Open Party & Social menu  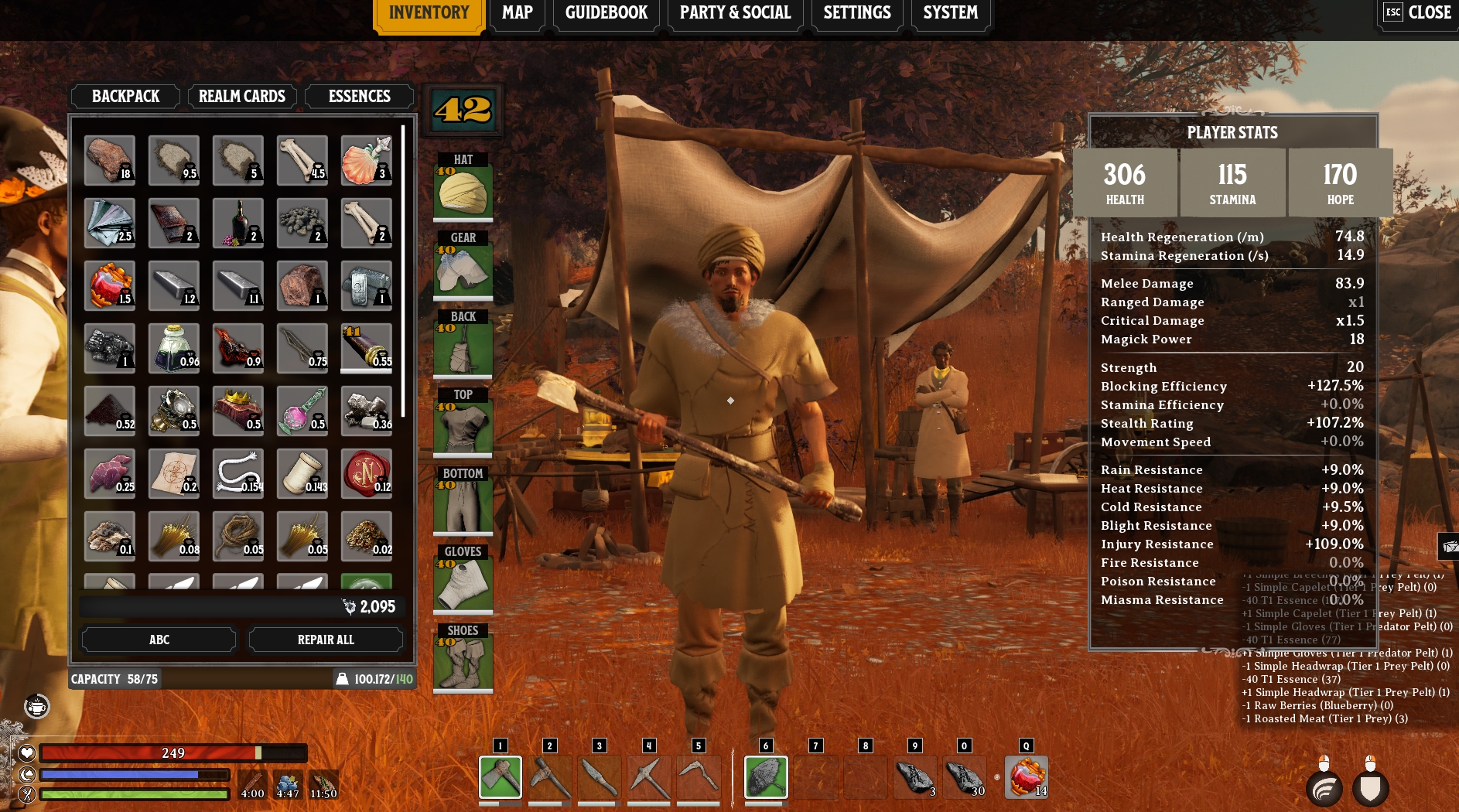point(735,13)
